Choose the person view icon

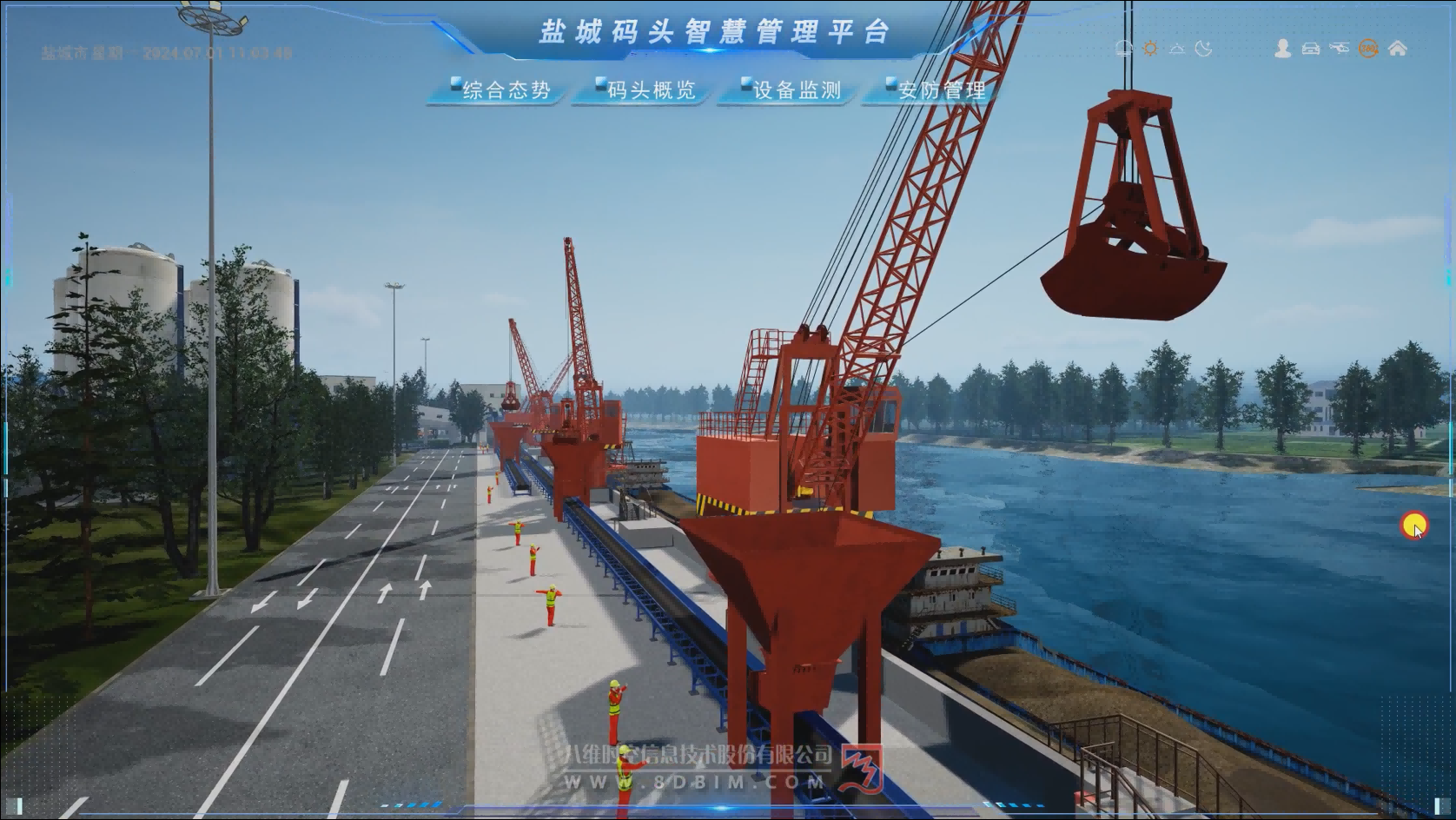tap(1282, 49)
